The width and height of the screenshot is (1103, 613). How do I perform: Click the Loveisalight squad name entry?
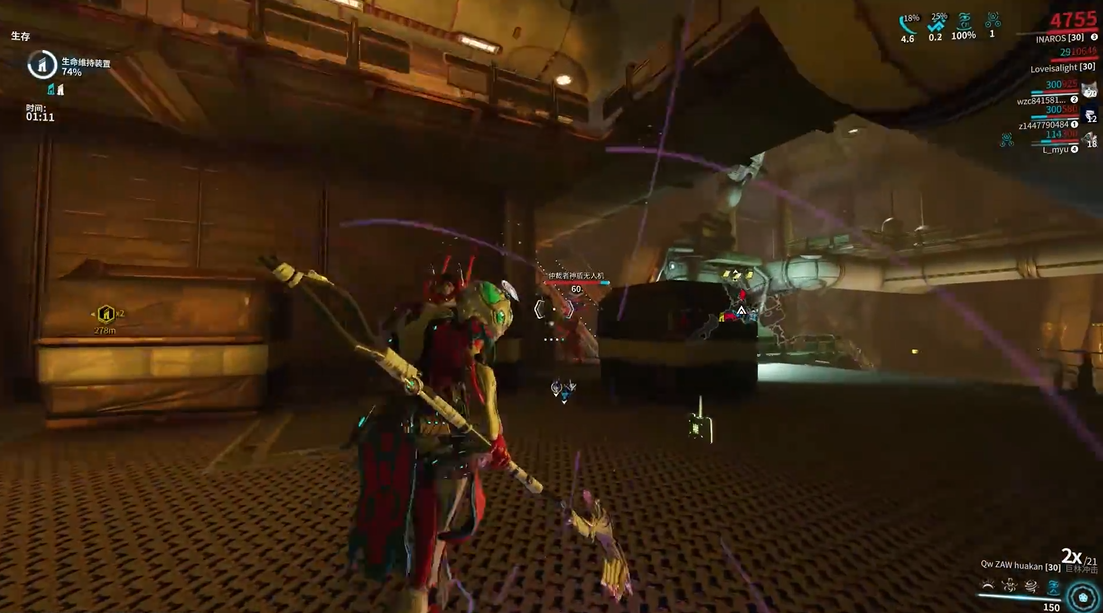pos(1062,68)
